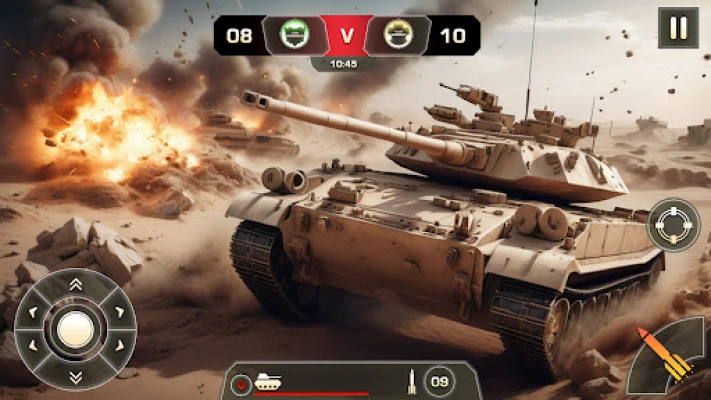Click the white joystick center knob
Viewport: 711px width, 400px height.
(x=76, y=330)
